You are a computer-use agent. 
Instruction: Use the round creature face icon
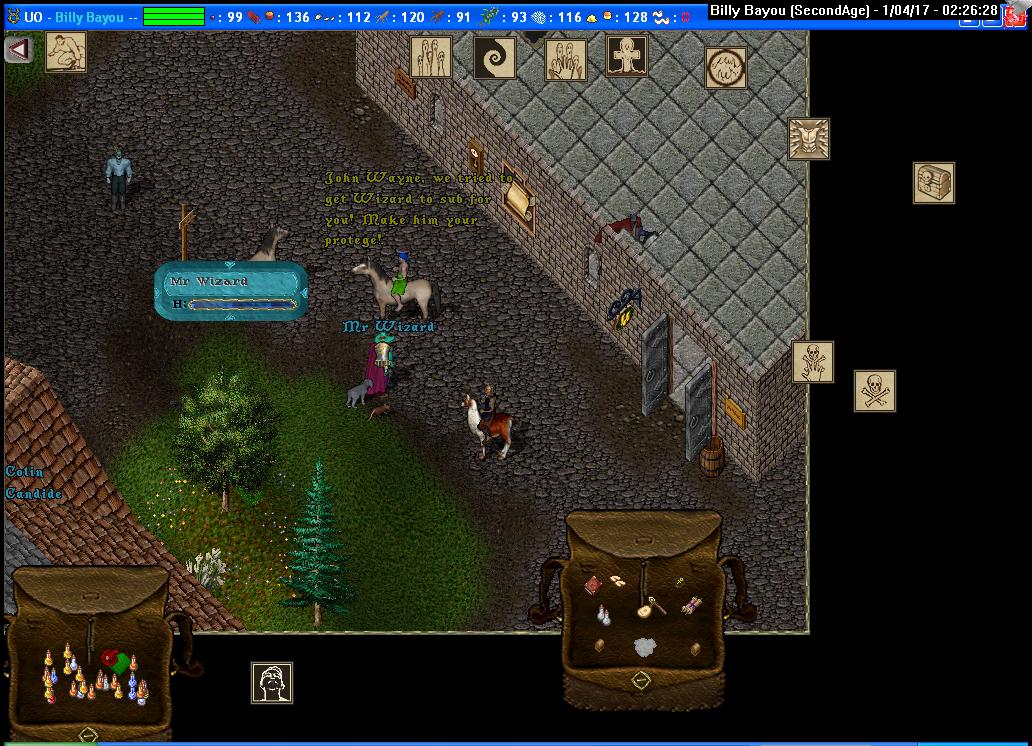pos(725,68)
